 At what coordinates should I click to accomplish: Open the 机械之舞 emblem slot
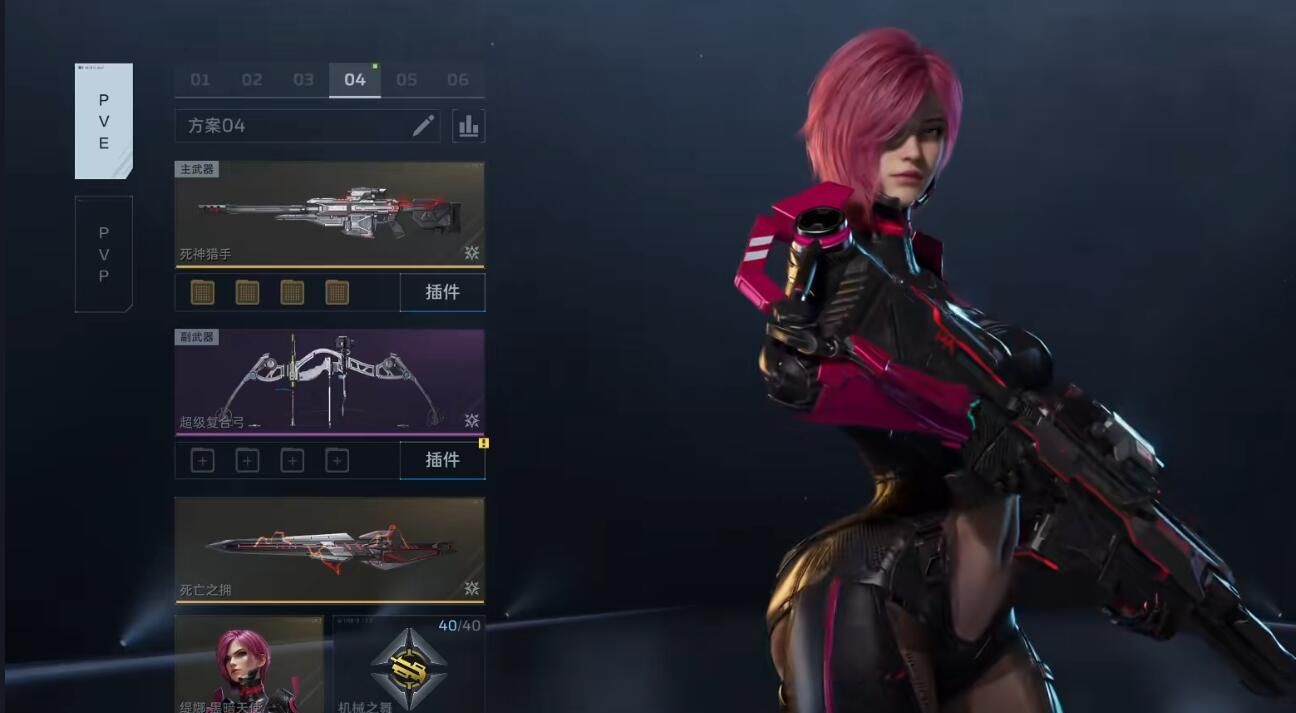[x=408, y=664]
